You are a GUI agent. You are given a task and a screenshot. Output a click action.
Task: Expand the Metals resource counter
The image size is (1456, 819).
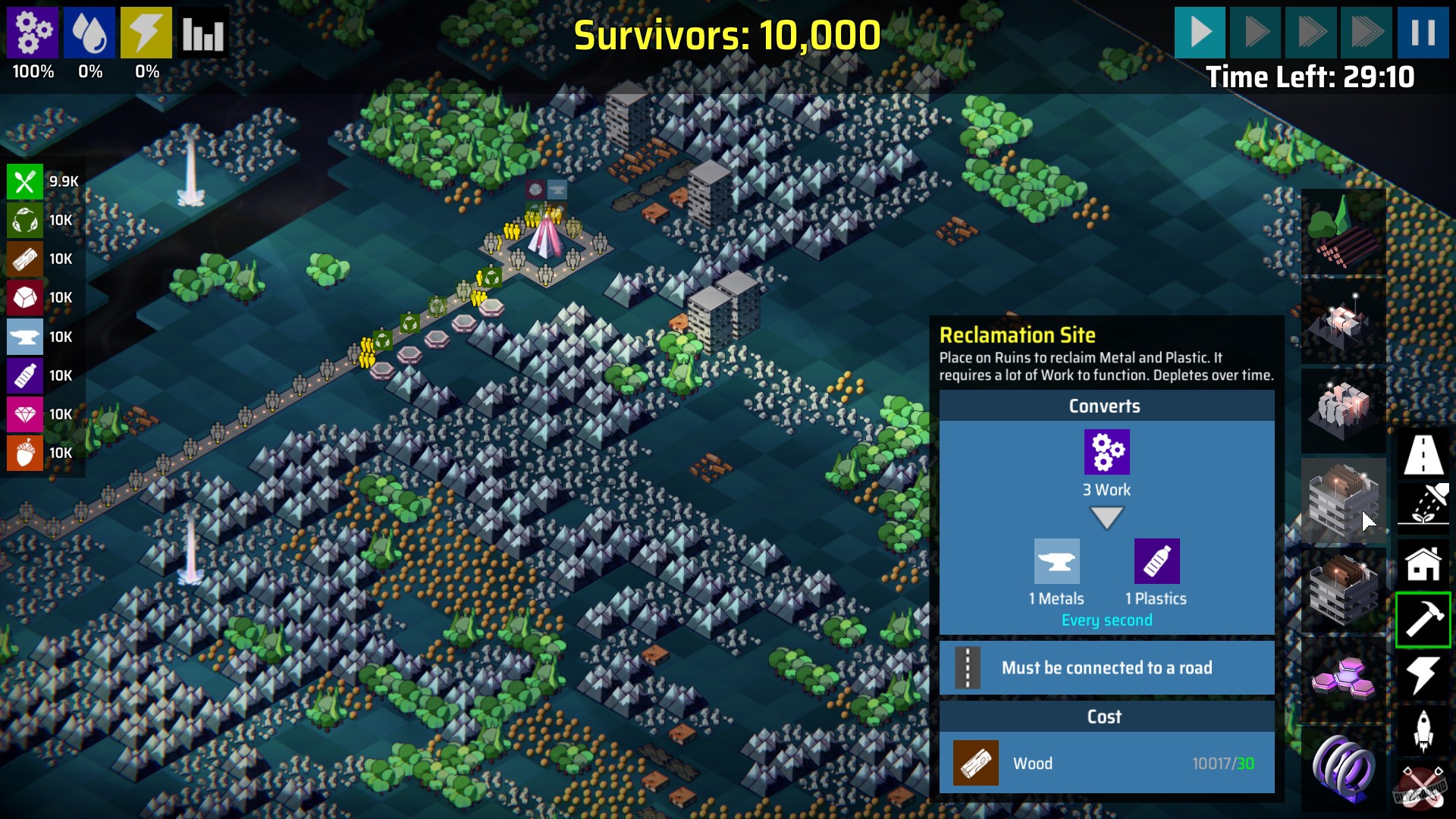25,337
